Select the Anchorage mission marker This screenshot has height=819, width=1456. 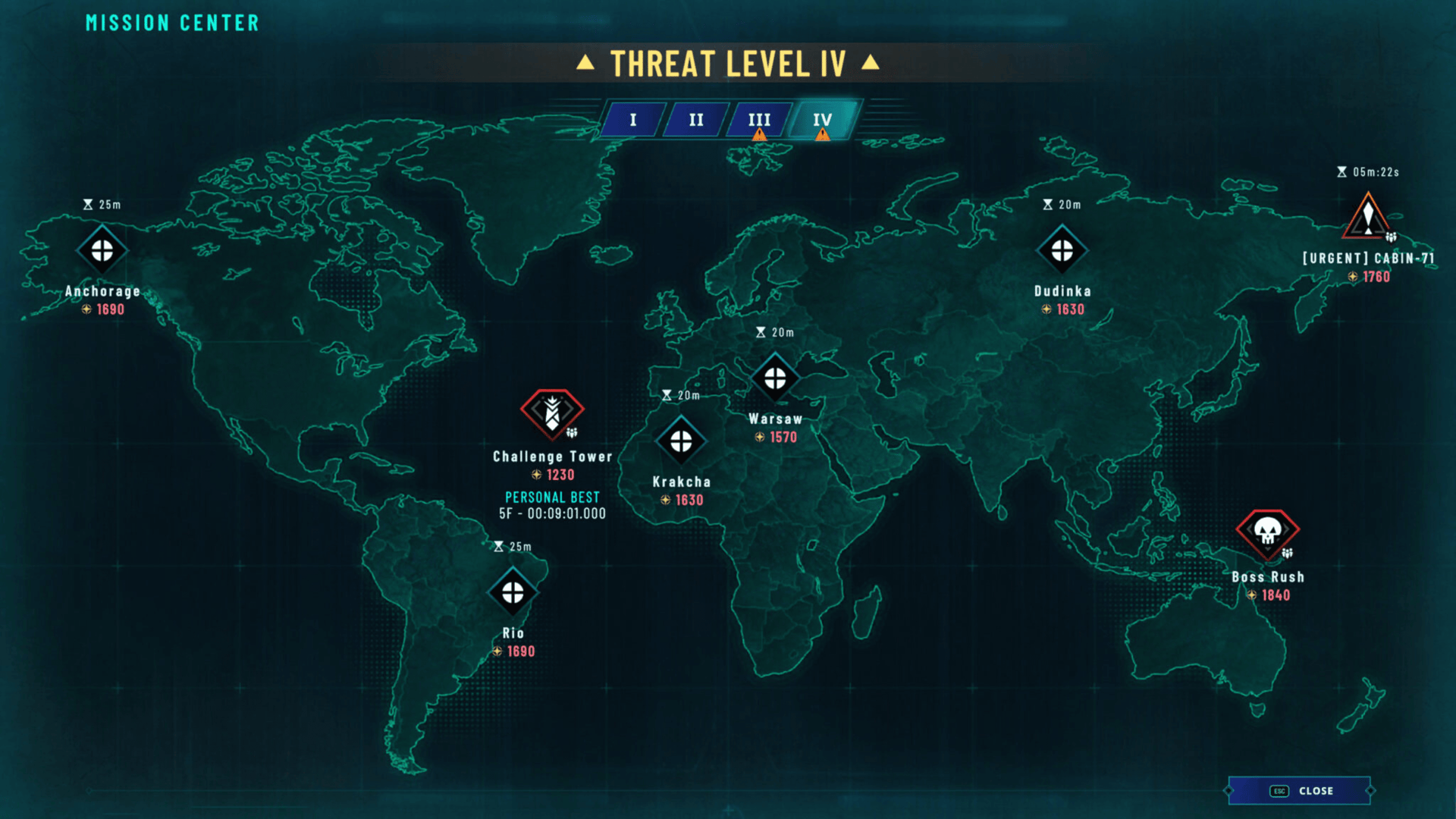102,250
